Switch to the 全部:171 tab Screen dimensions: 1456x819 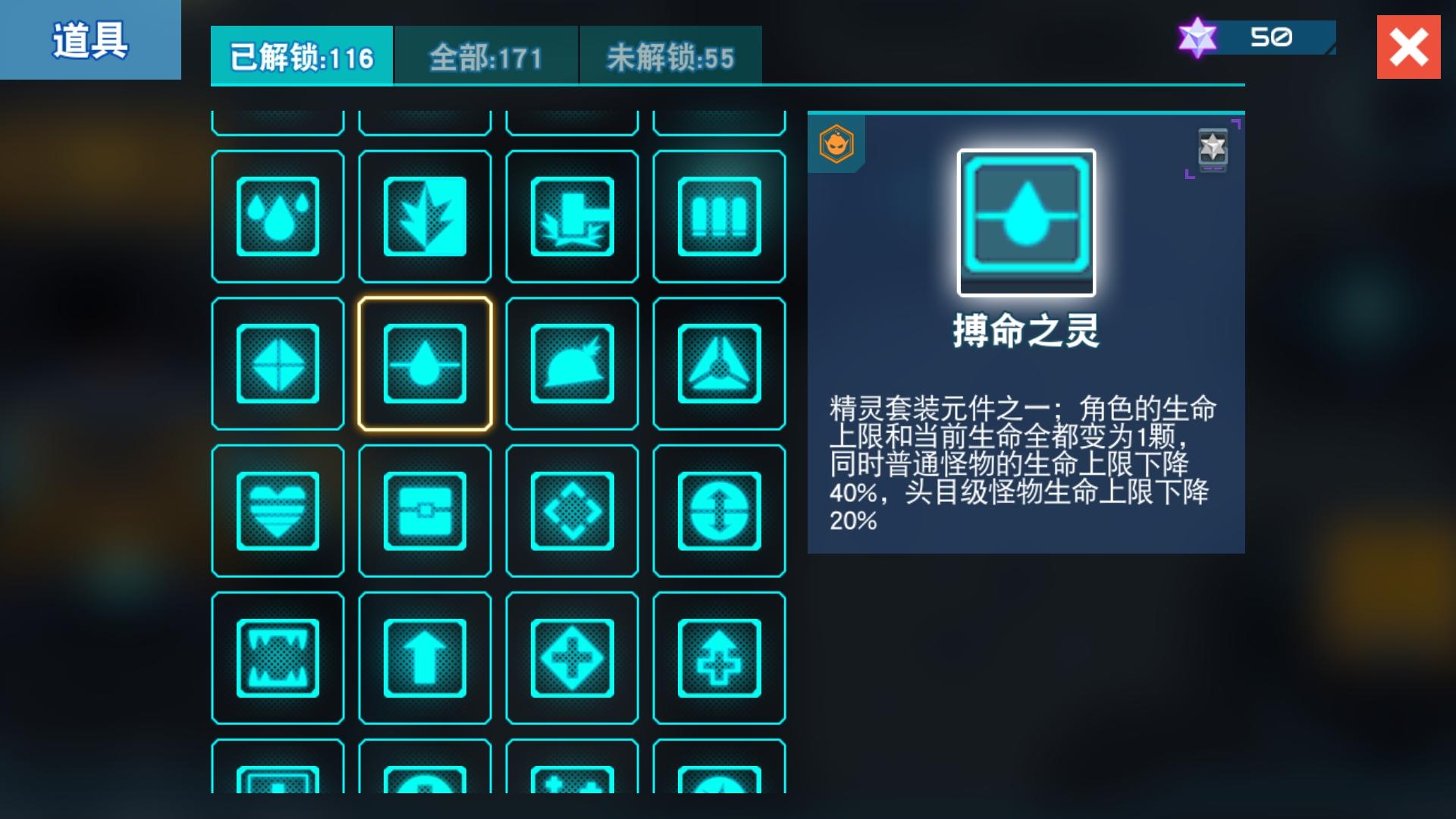click(x=486, y=53)
